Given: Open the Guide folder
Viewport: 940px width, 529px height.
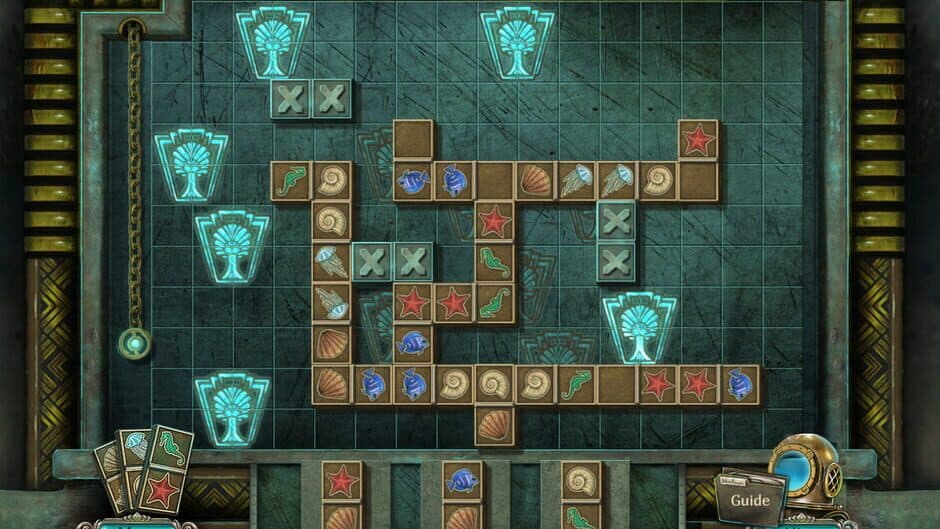Looking at the screenshot, I should [x=749, y=499].
